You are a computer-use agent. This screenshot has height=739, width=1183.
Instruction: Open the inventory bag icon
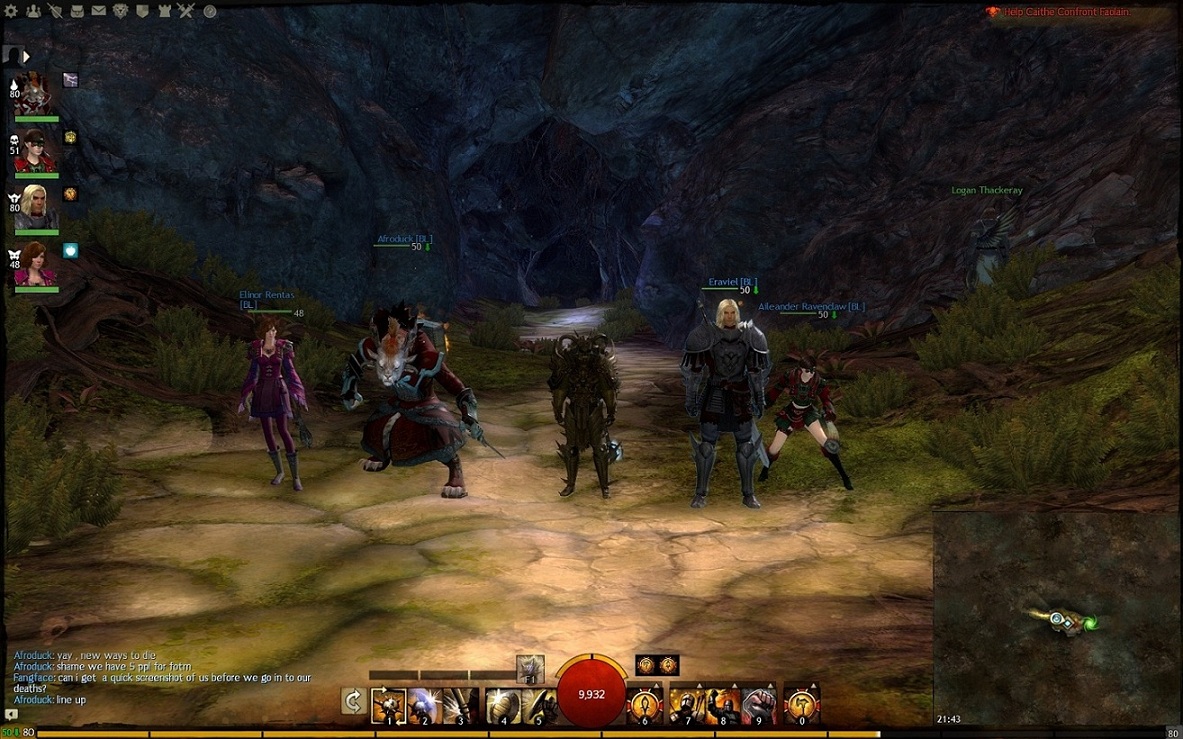[77, 11]
